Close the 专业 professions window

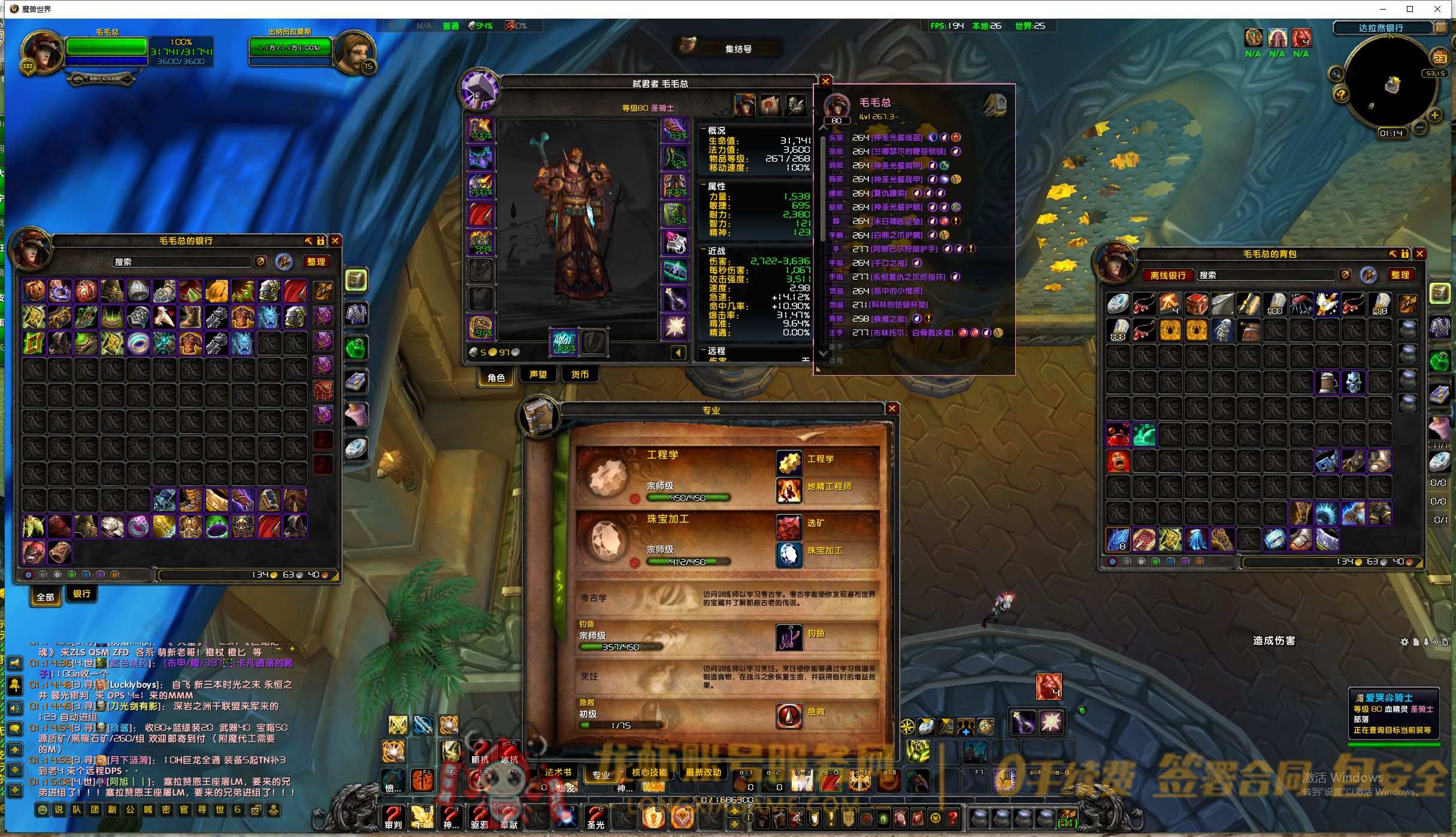pos(892,409)
